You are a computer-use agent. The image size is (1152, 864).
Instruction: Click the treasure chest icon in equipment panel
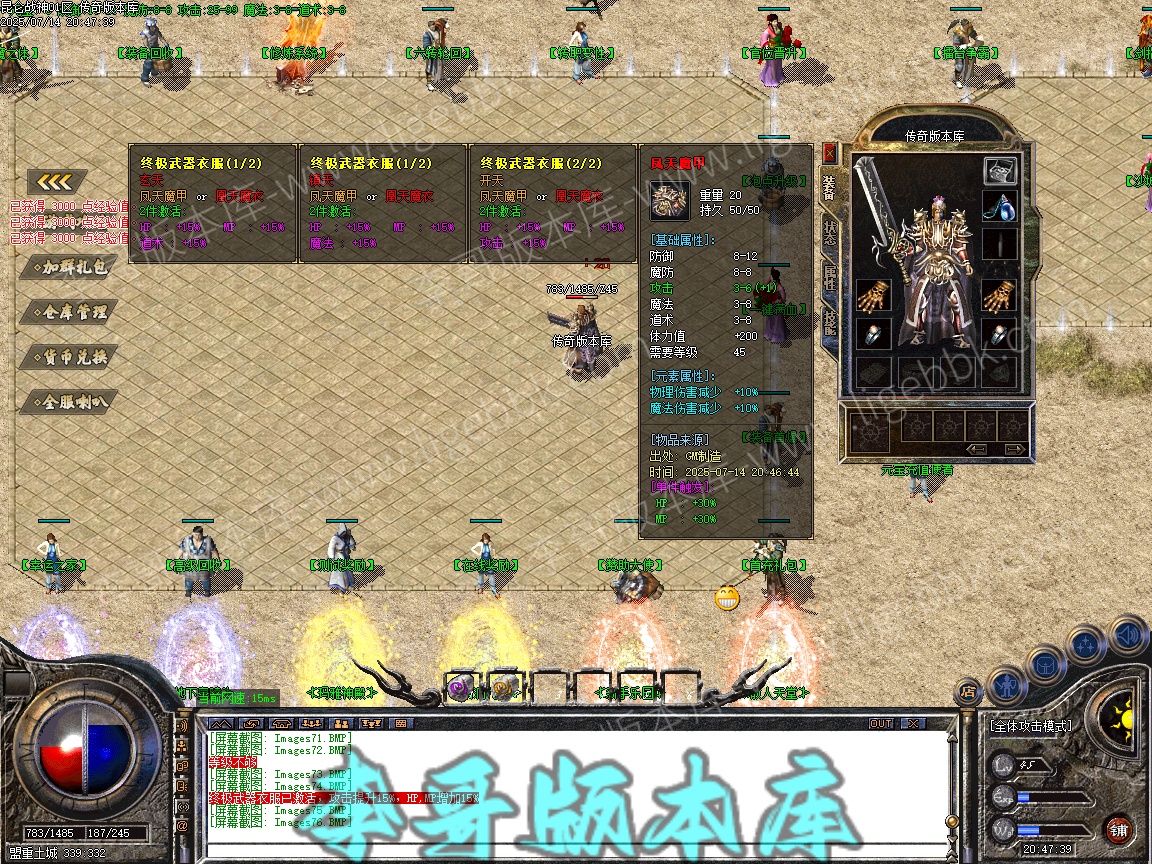point(1000,170)
